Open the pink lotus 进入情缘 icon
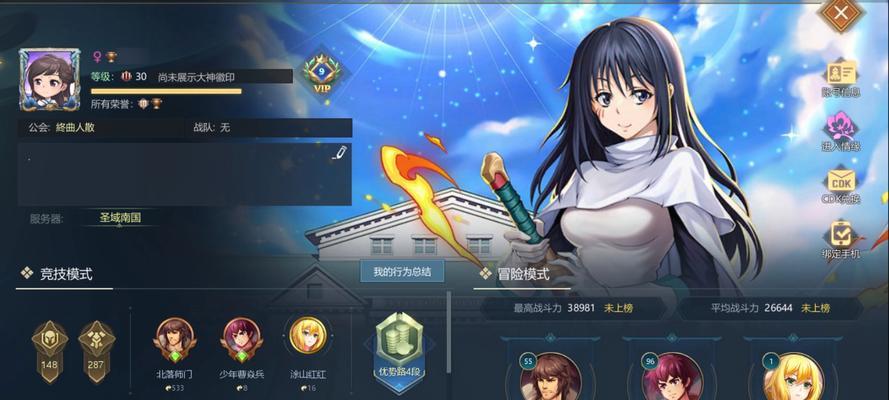889x400 pixels. 841,131
